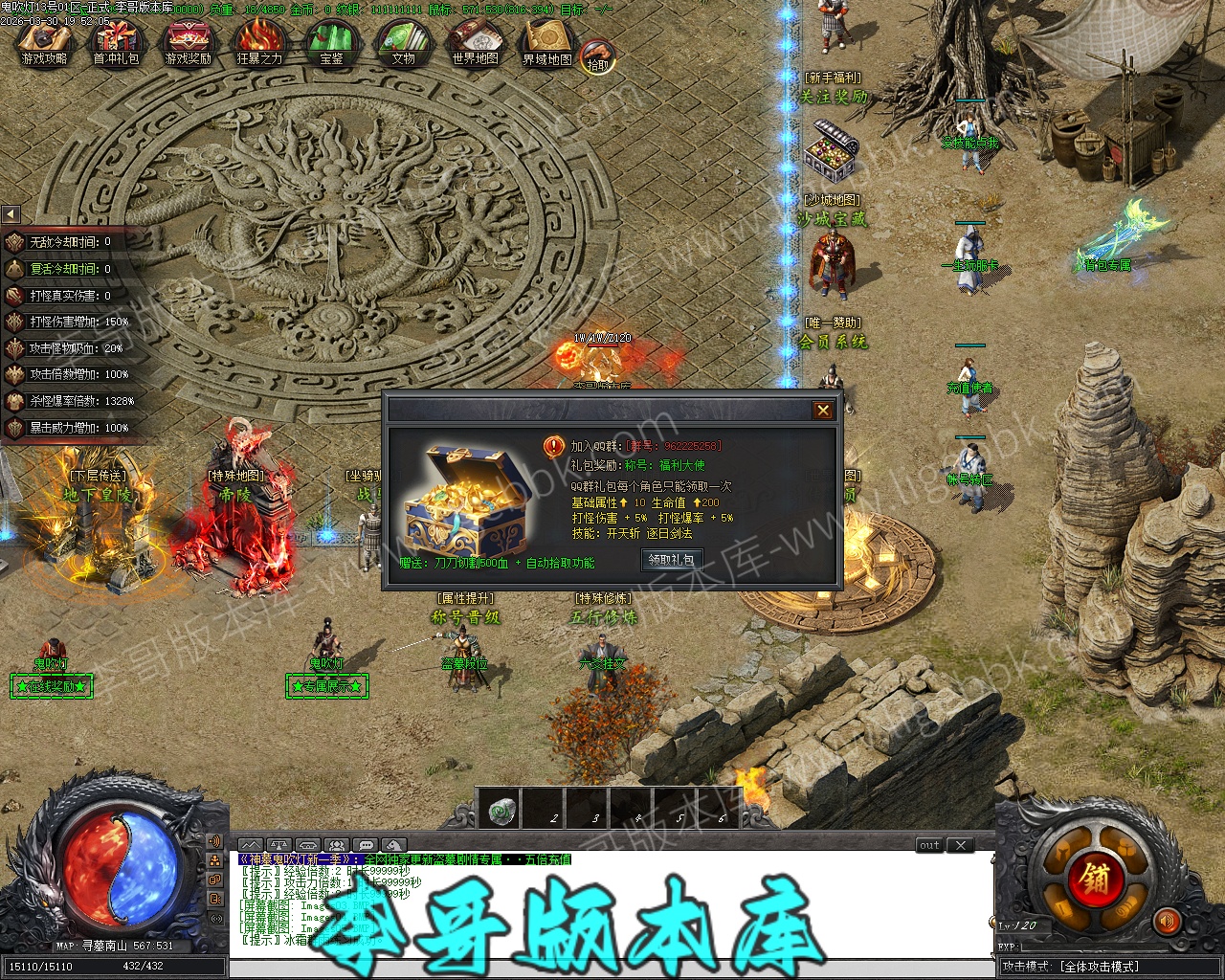1225x980 pixels.
Task: Open the 文物 relics book icon
Action: pos(403,44)
